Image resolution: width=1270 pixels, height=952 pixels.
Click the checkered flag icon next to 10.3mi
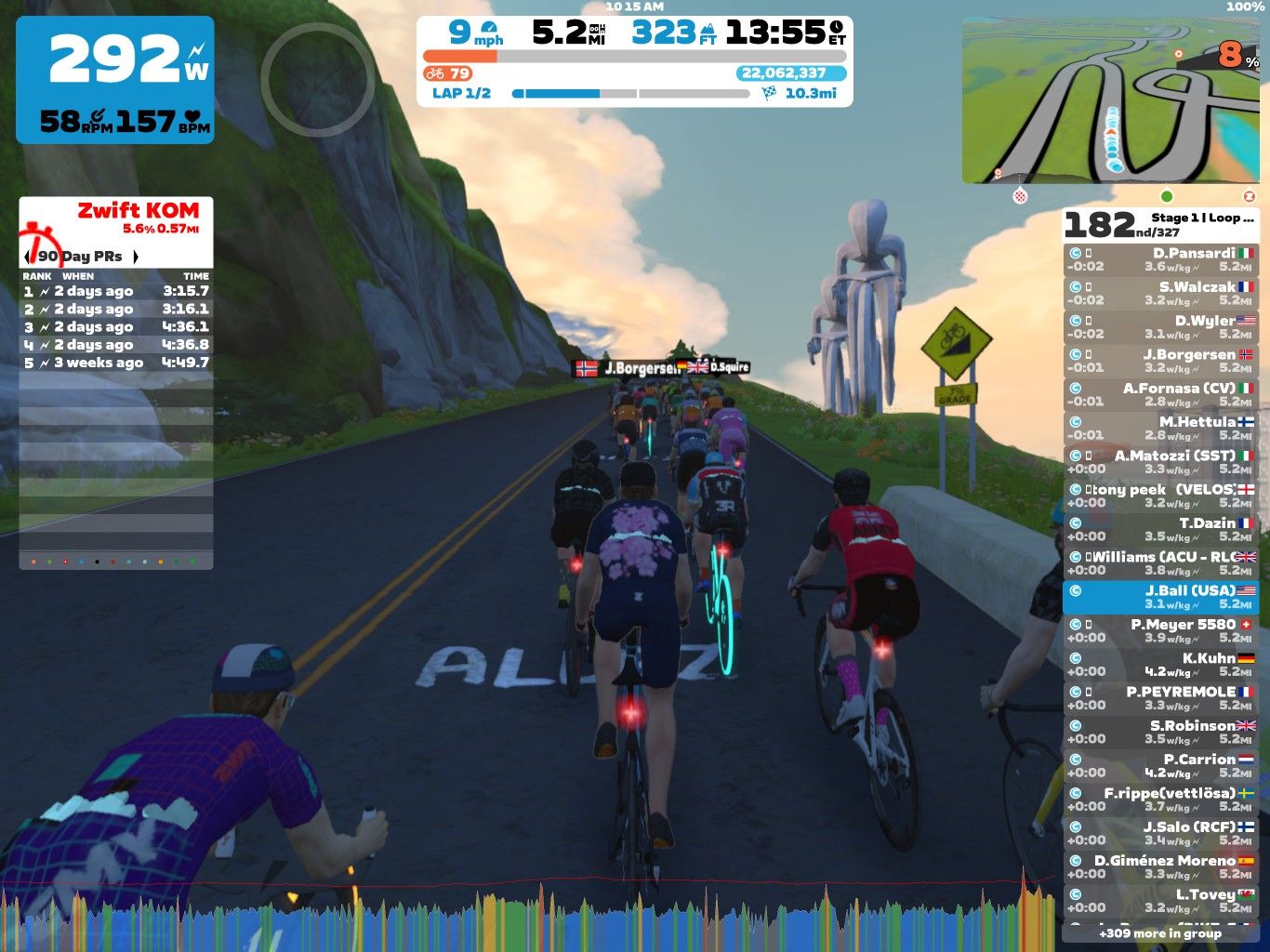765,93
